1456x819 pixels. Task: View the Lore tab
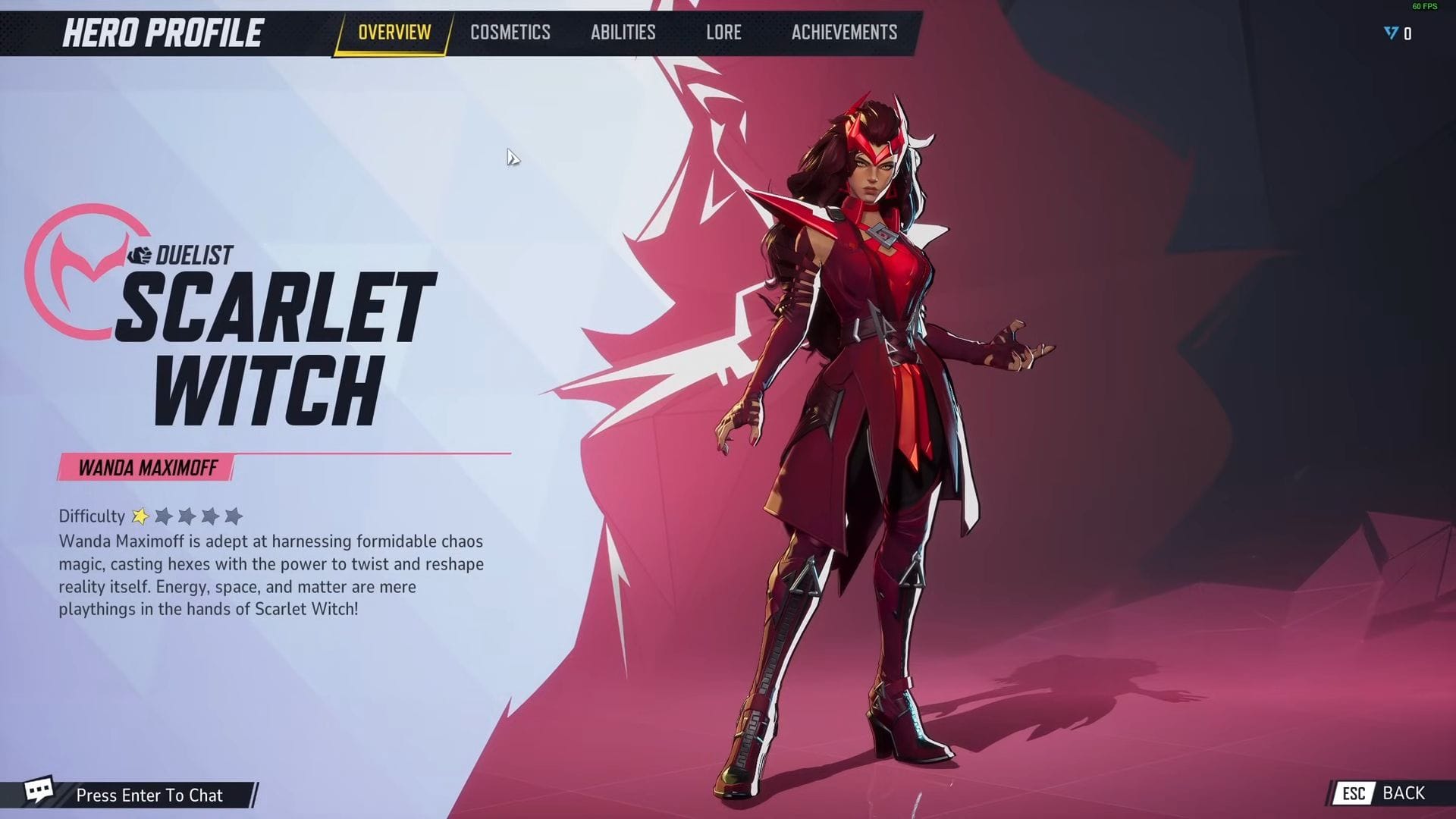tap(723, 32)
